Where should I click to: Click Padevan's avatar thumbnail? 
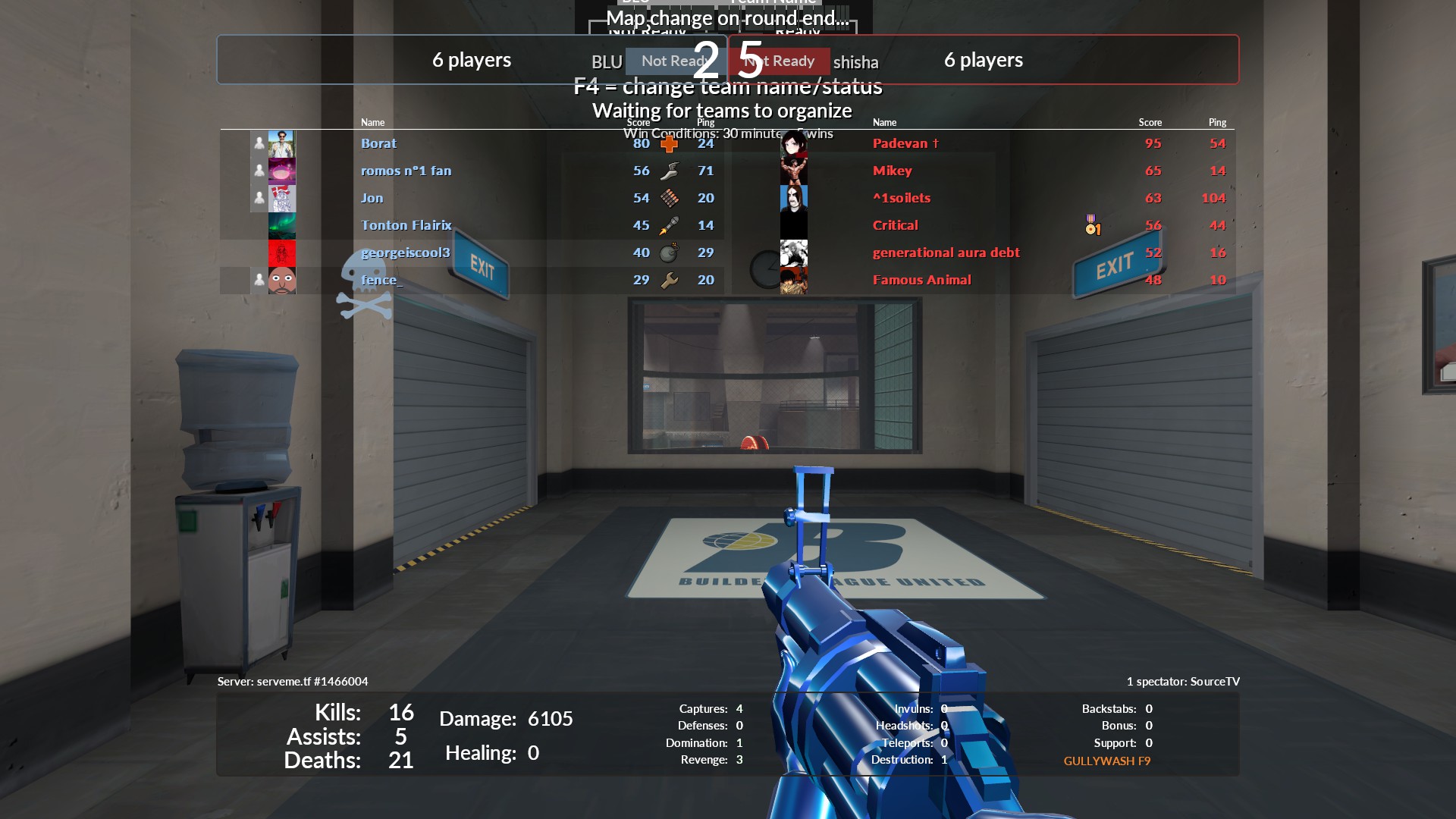coord(793,143)
